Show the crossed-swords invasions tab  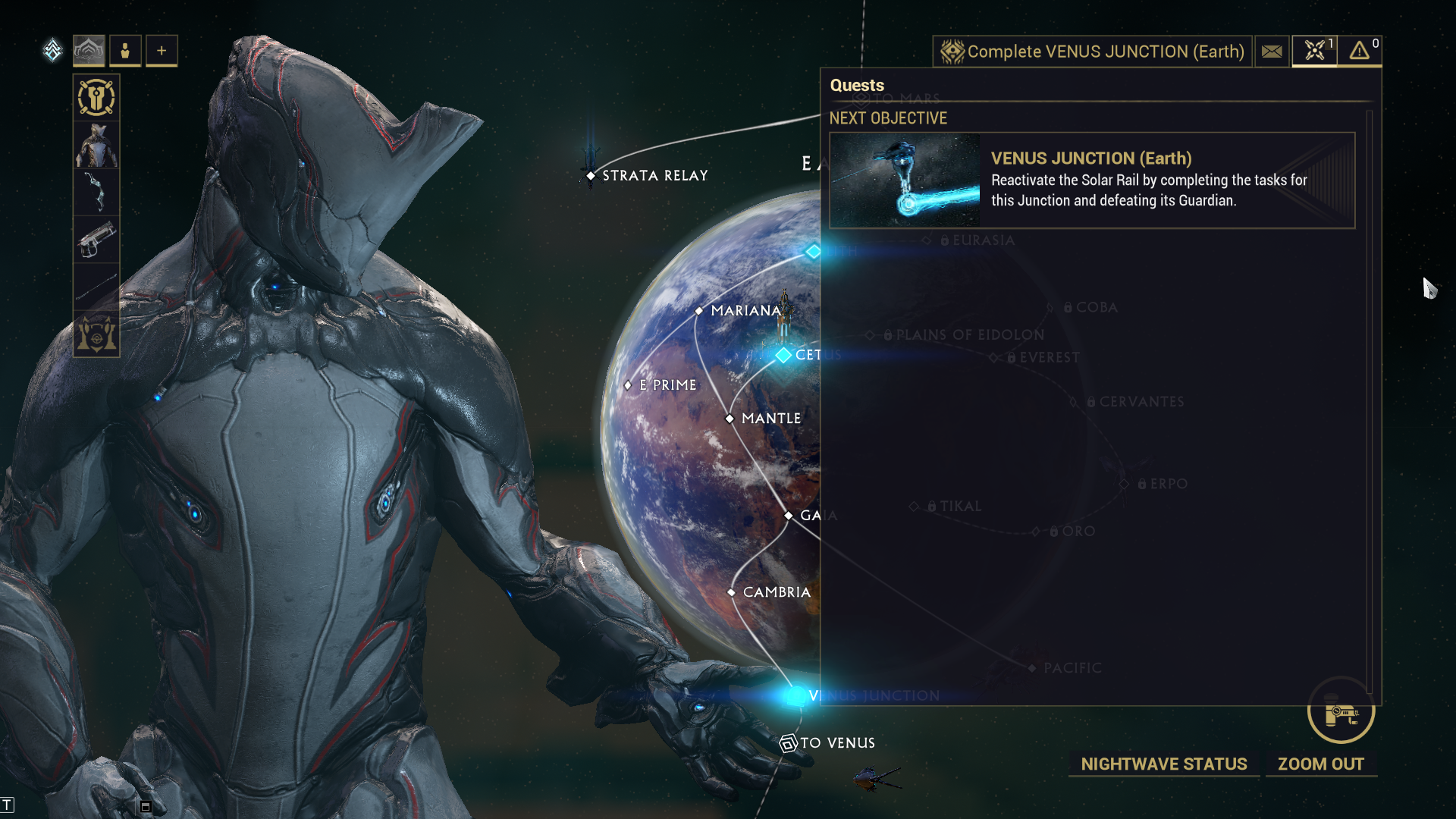point(1314,52)
